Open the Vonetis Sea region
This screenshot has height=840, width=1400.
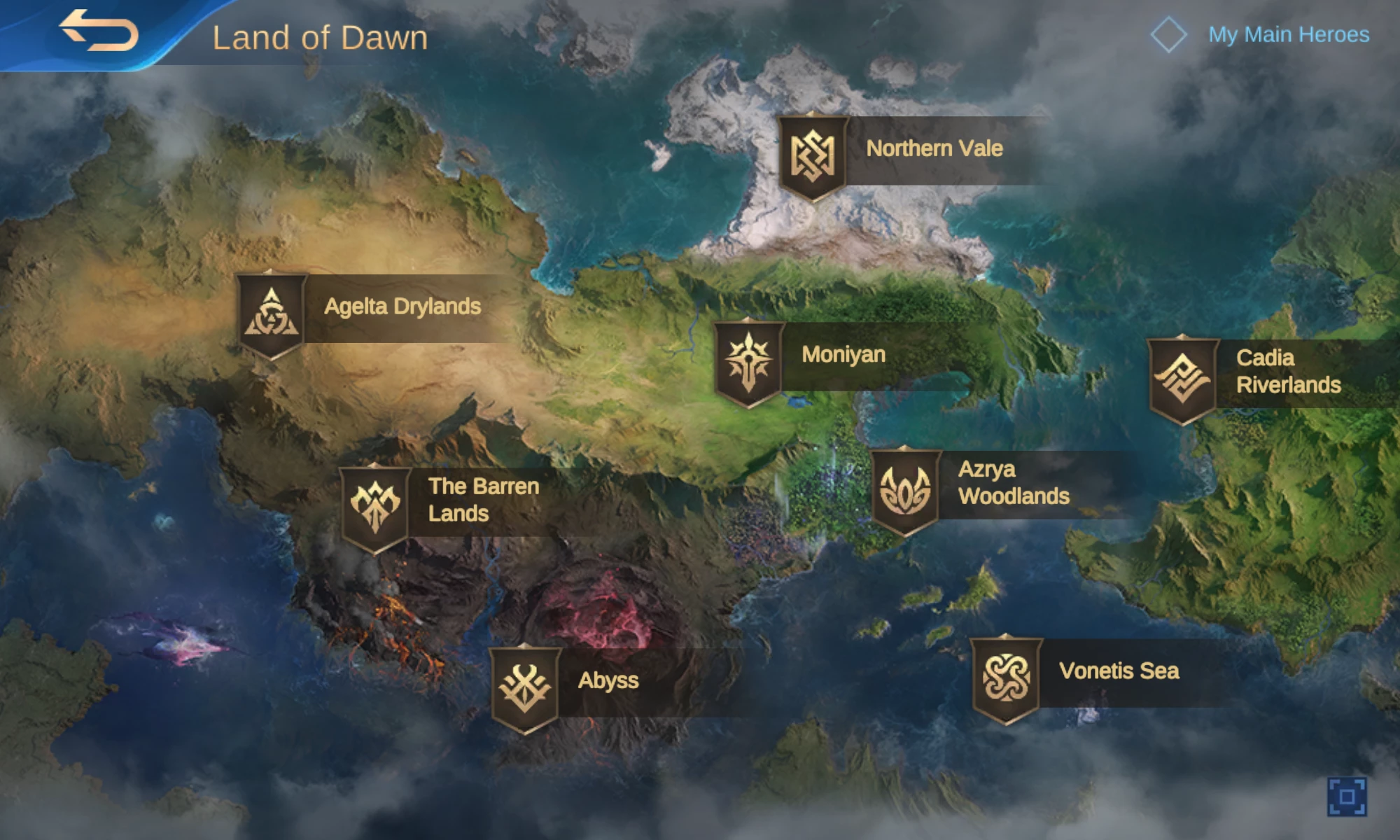[x=1006, y=677]
